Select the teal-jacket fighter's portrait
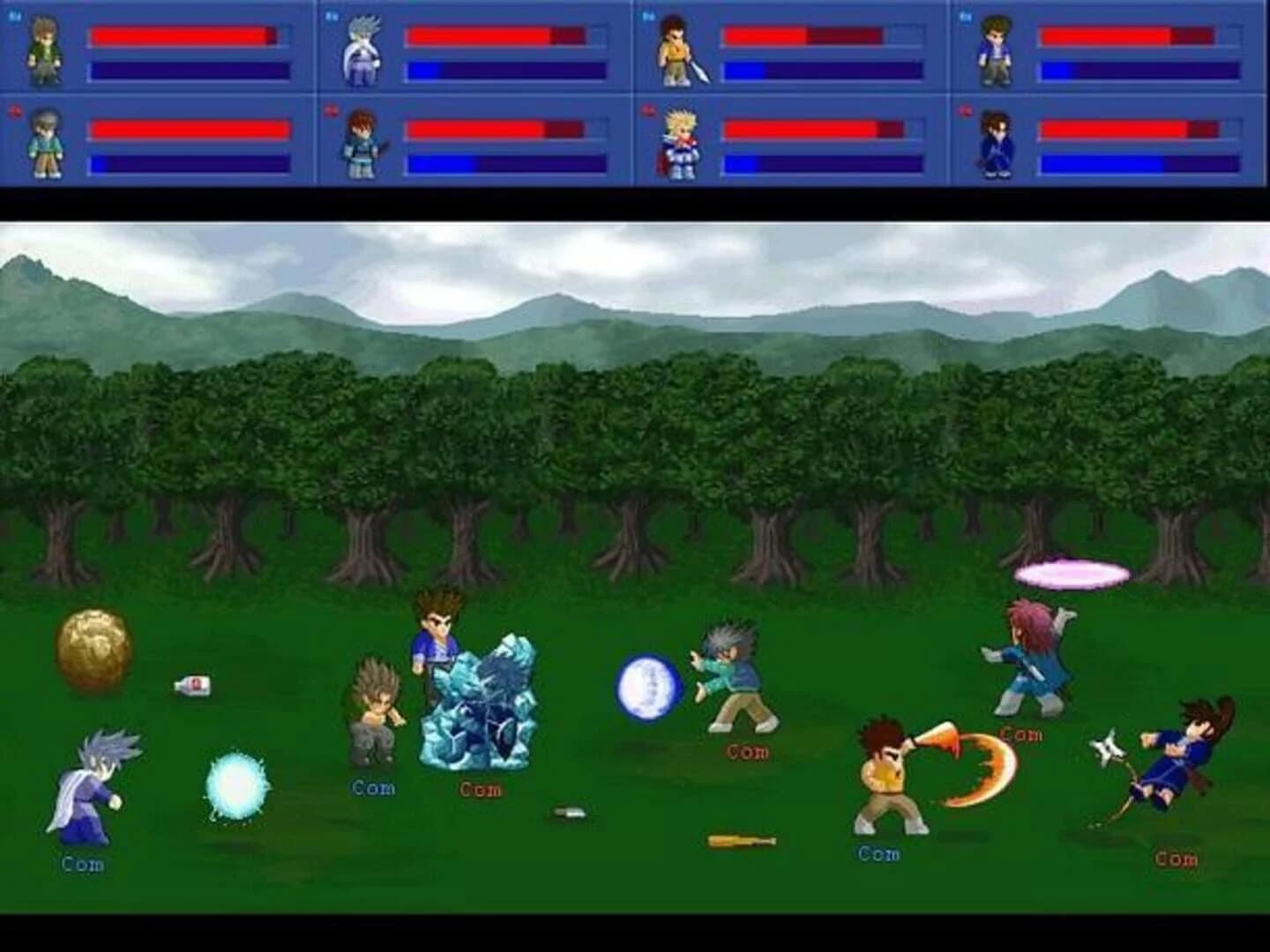This screenshot has height=952, width=1270. coord(44,145)
